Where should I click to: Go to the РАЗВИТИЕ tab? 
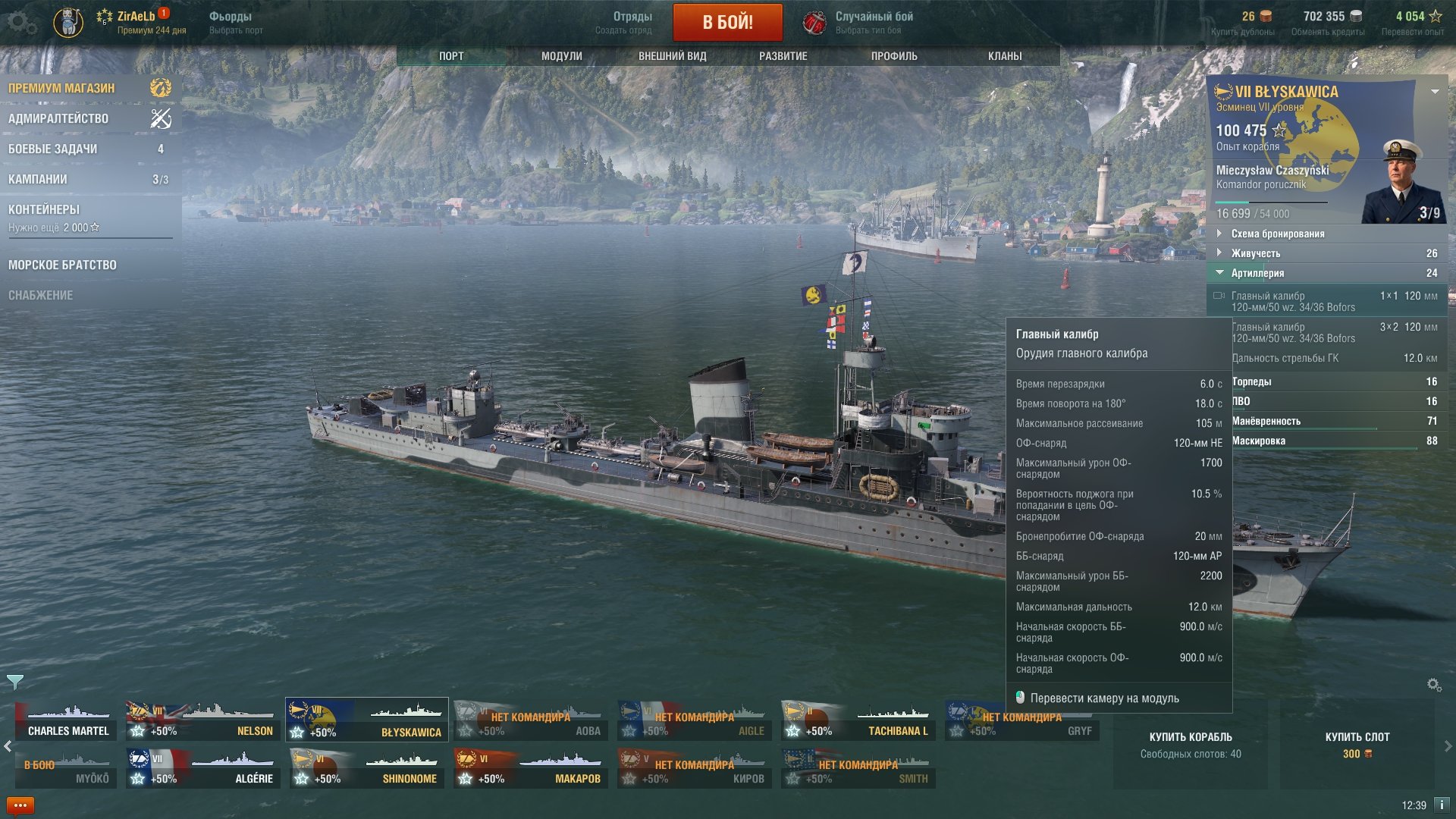coord(783,56)
